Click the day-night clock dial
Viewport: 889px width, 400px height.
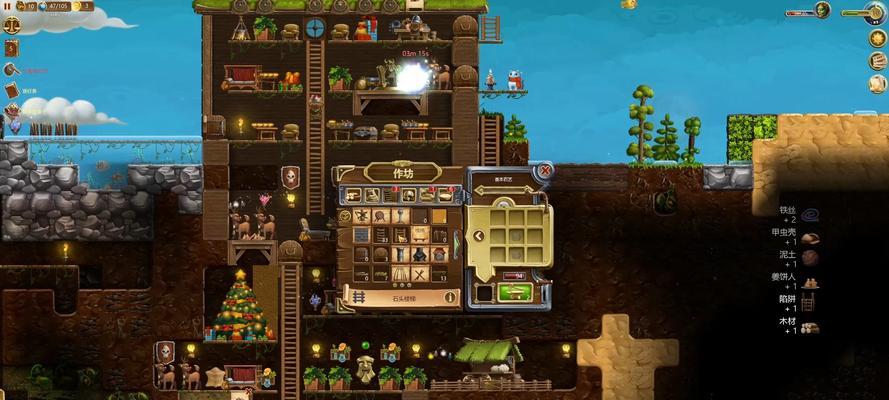point(877,13)
